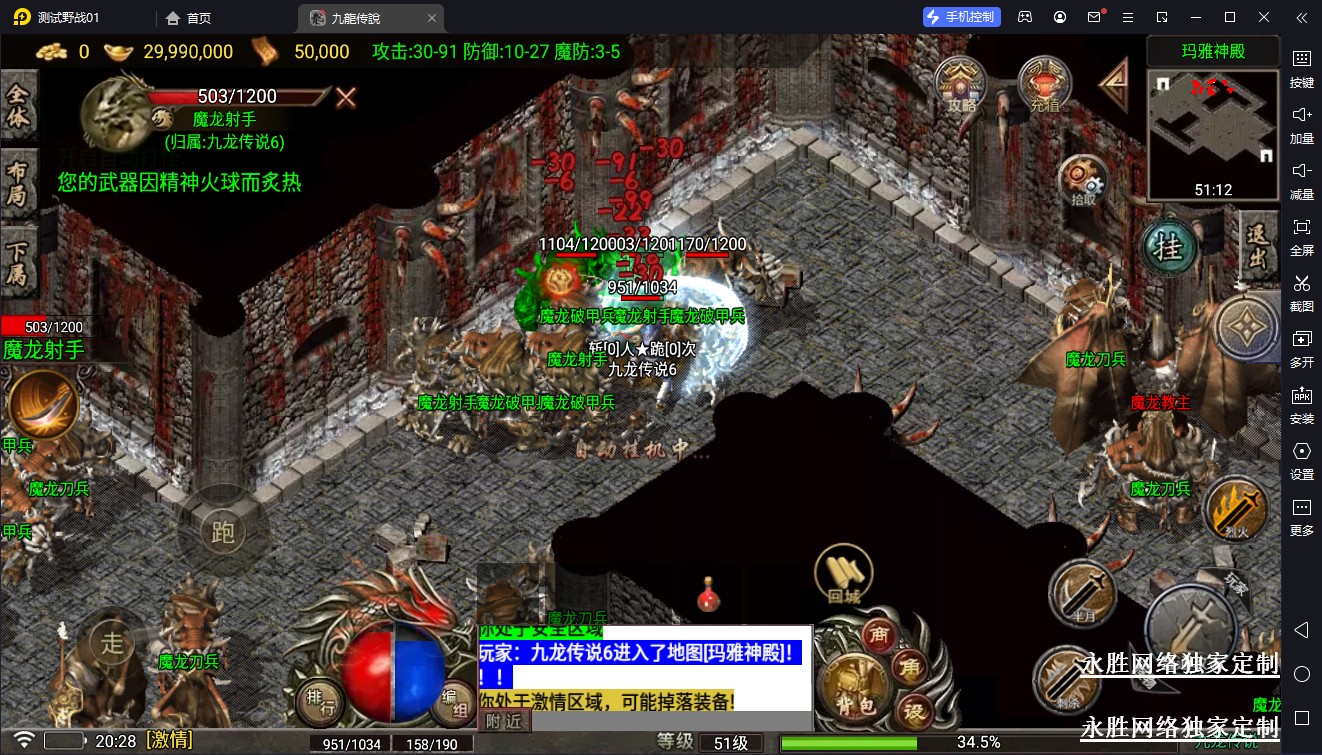
Task: Open the emulator's 手机控制 phone control
Action: (961, 17)
